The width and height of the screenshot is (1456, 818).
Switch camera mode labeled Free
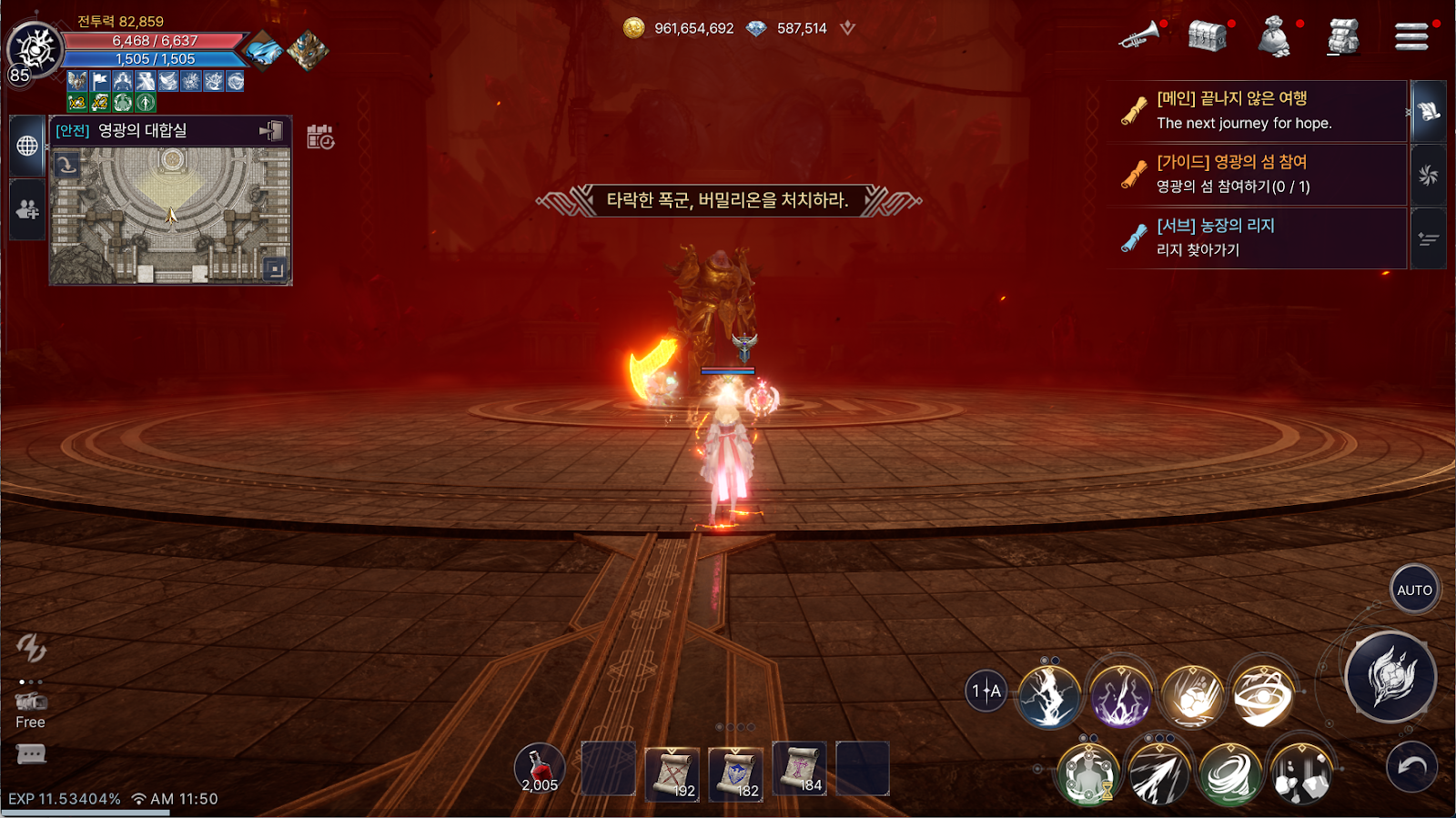coord(30,709)
